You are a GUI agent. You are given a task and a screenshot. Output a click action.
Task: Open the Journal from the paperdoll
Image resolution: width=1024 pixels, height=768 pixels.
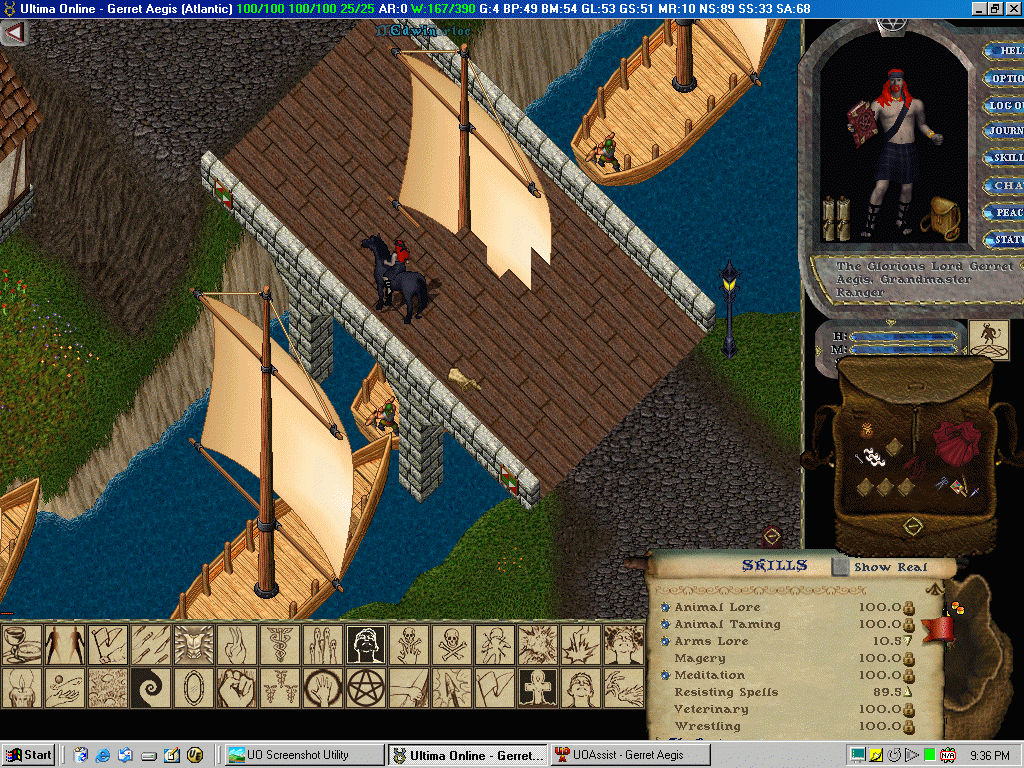click(1004, 131)
